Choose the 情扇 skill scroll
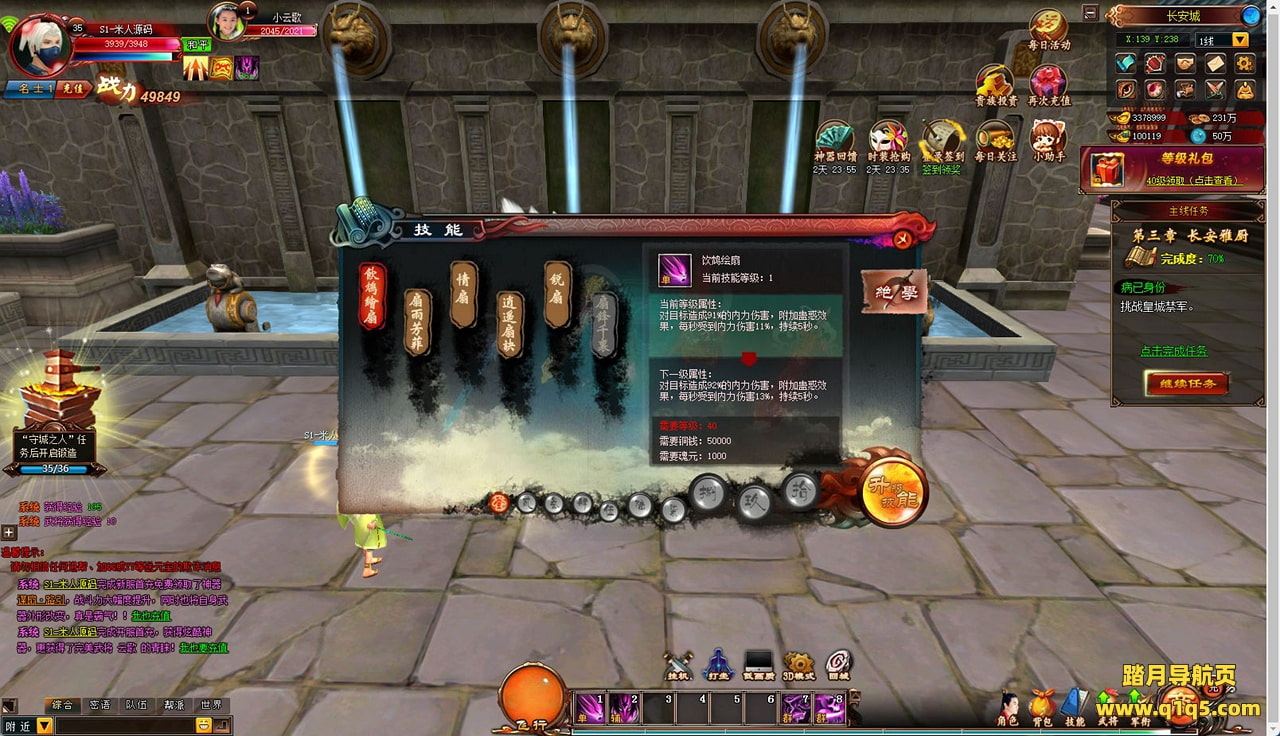The image size is (1280, 736). click(x=463, y=294)
